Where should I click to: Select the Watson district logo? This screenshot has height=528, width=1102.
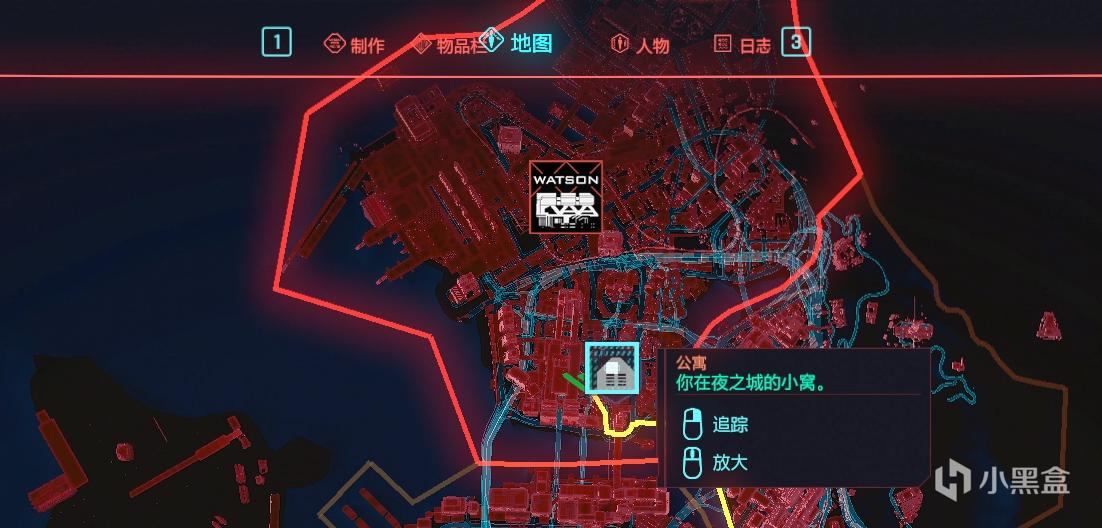[565, 197]
